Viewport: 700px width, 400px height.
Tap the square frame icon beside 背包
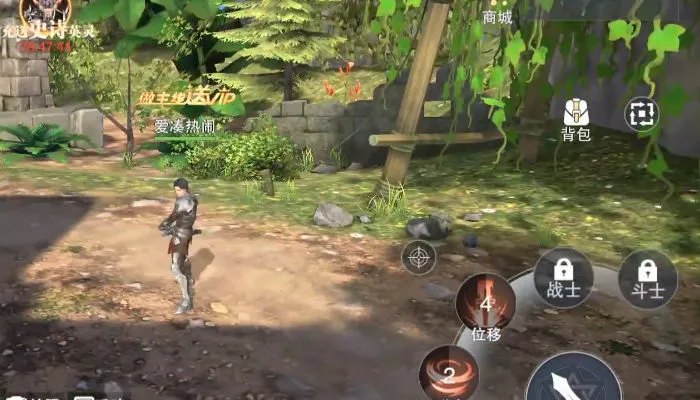(642, 114)
